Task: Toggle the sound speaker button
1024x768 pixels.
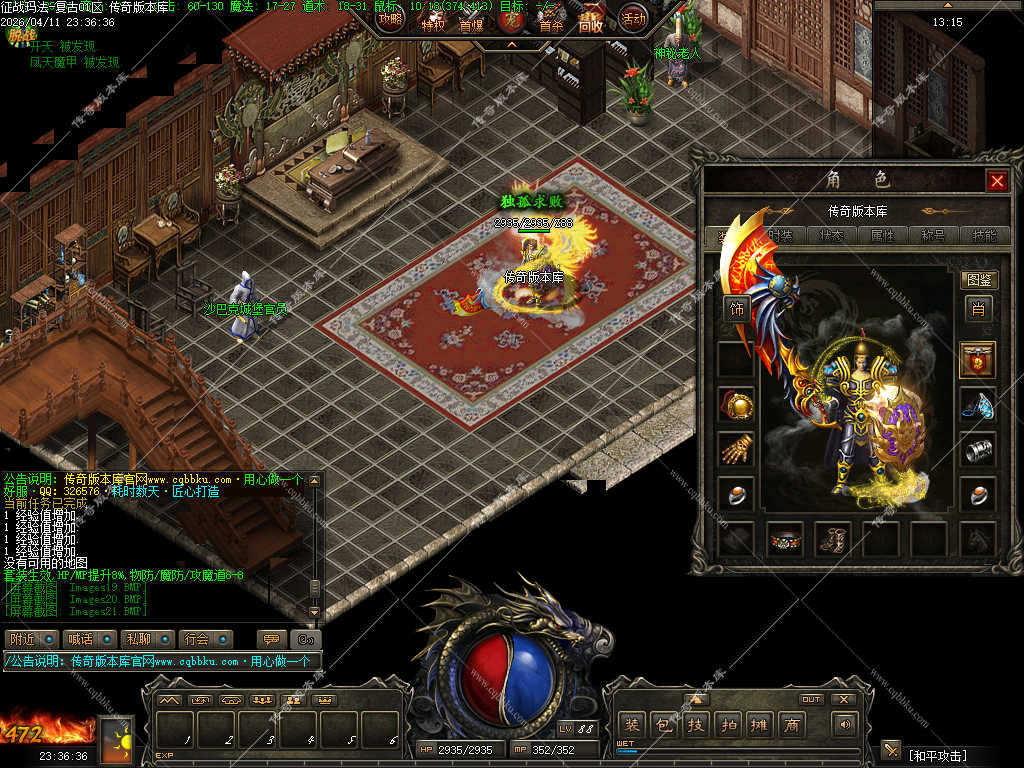Action: pyautogui.click(x=846, y=724)
